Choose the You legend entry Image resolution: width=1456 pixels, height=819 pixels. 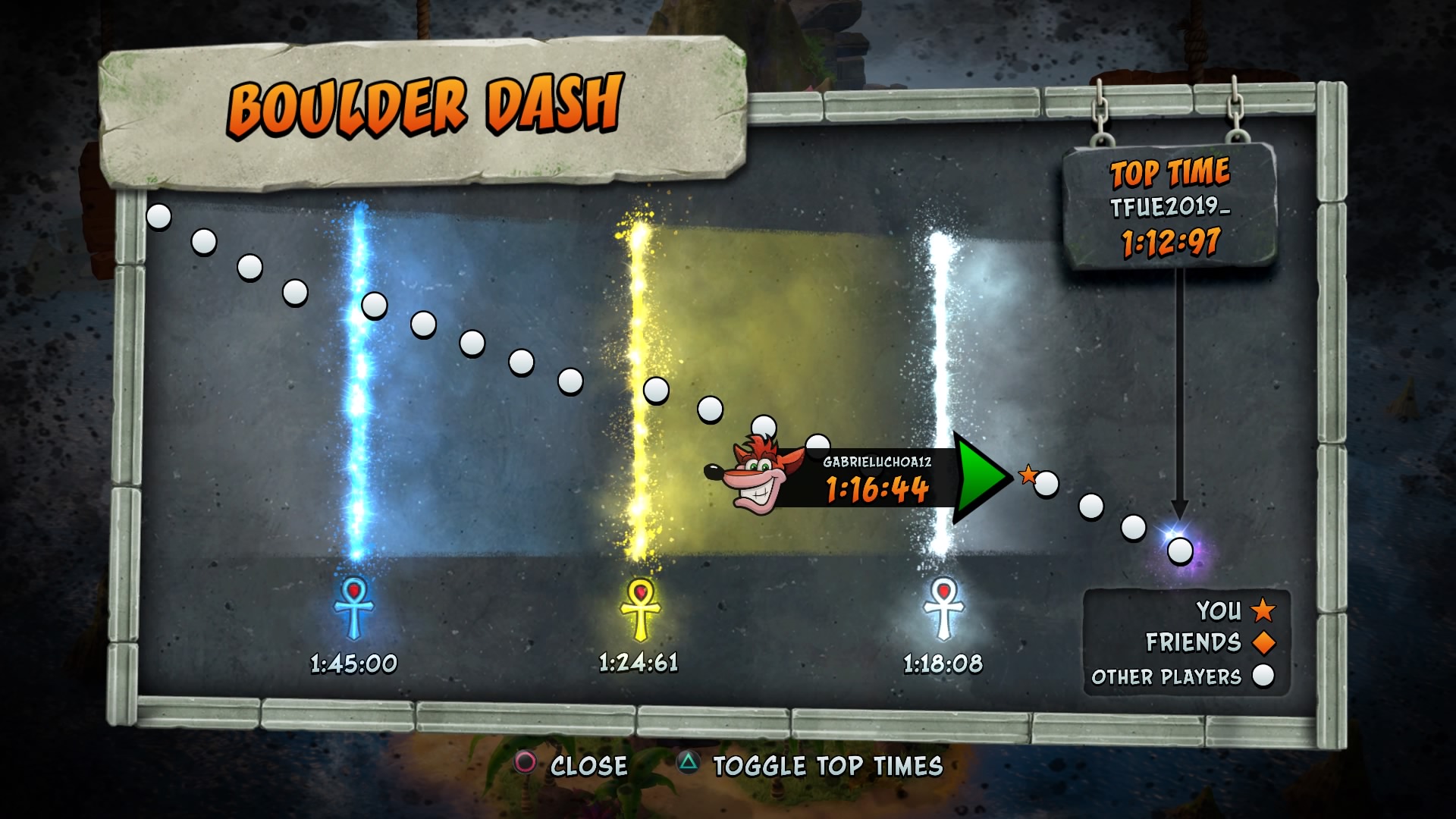click(x=1235, y=610)
